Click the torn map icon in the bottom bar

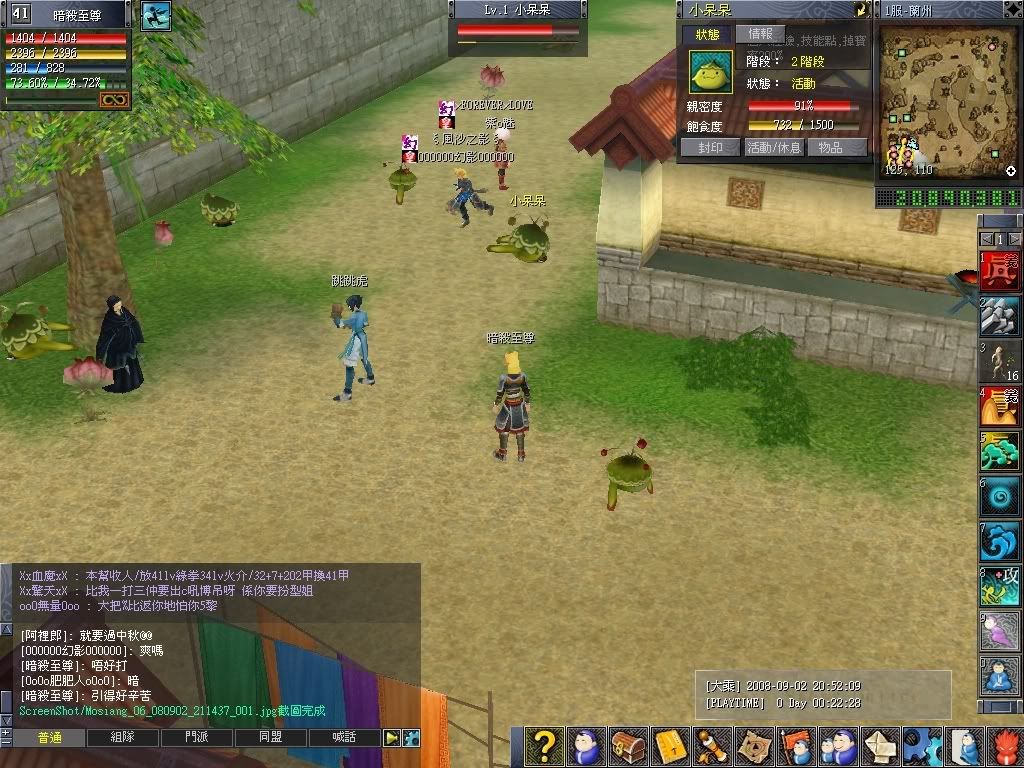[x=754, y=746]
